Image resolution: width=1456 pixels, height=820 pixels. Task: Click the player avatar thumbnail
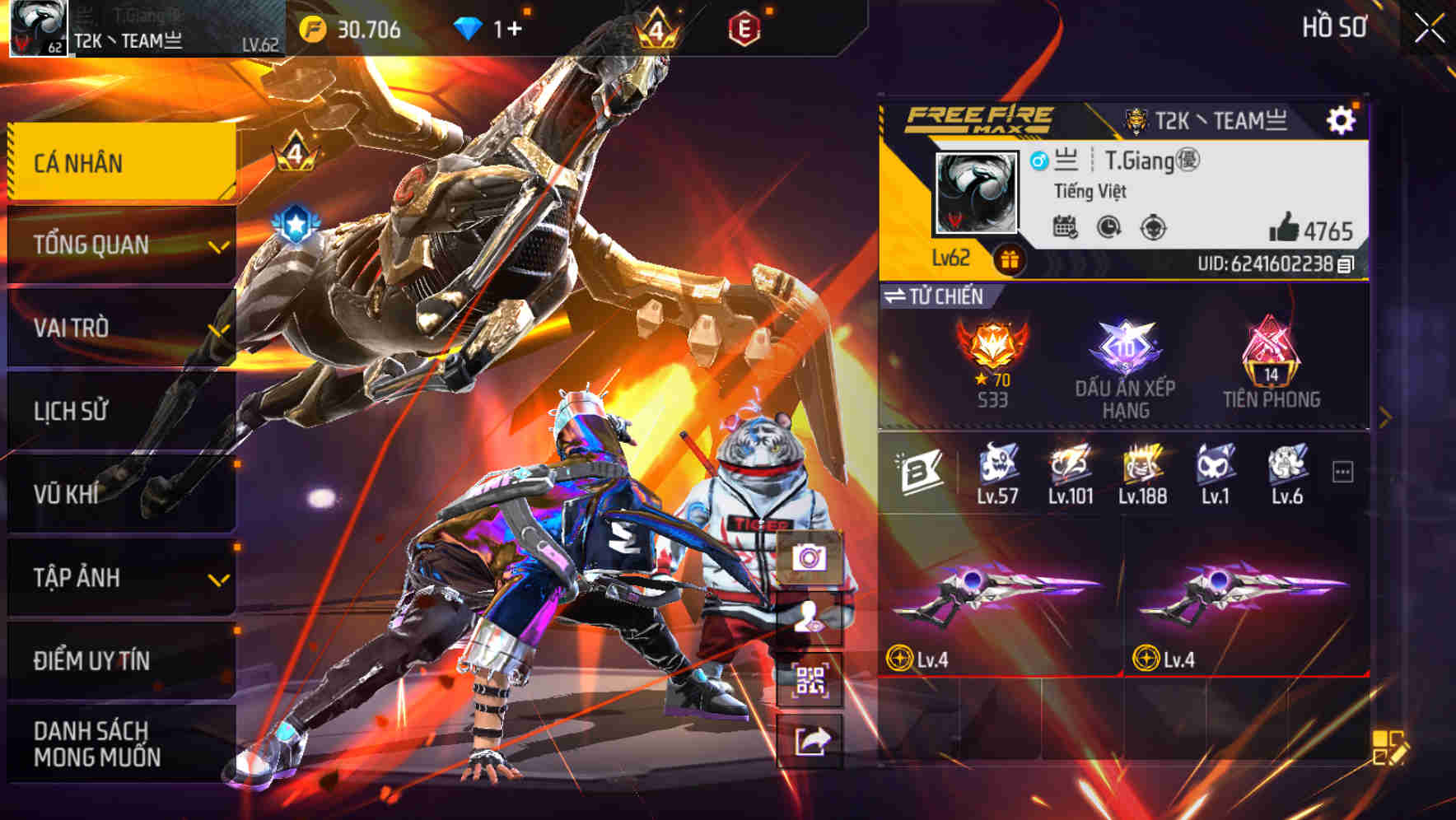click(x=975, y=191)
